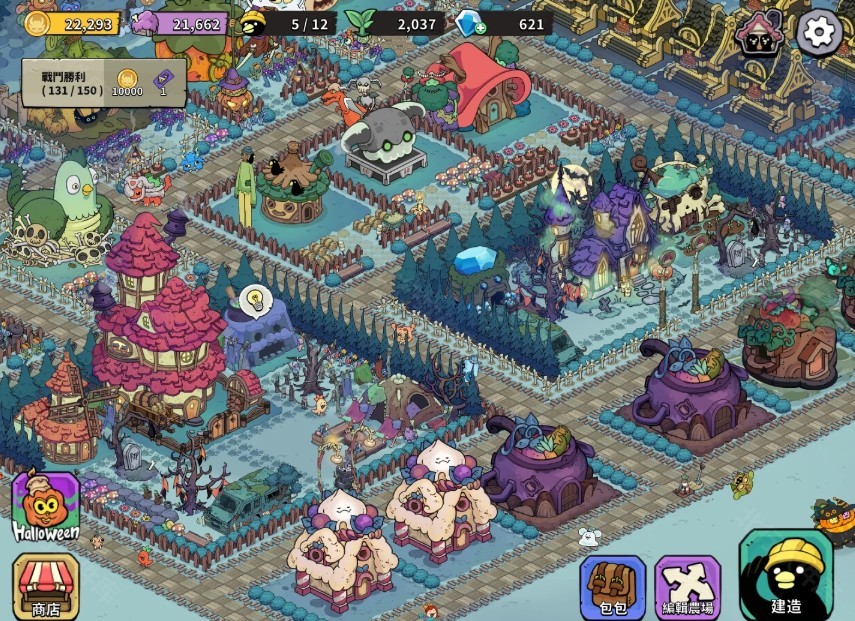
Task: Tap the lightbulb bubble above the building
Action: (x=252, y=298)
